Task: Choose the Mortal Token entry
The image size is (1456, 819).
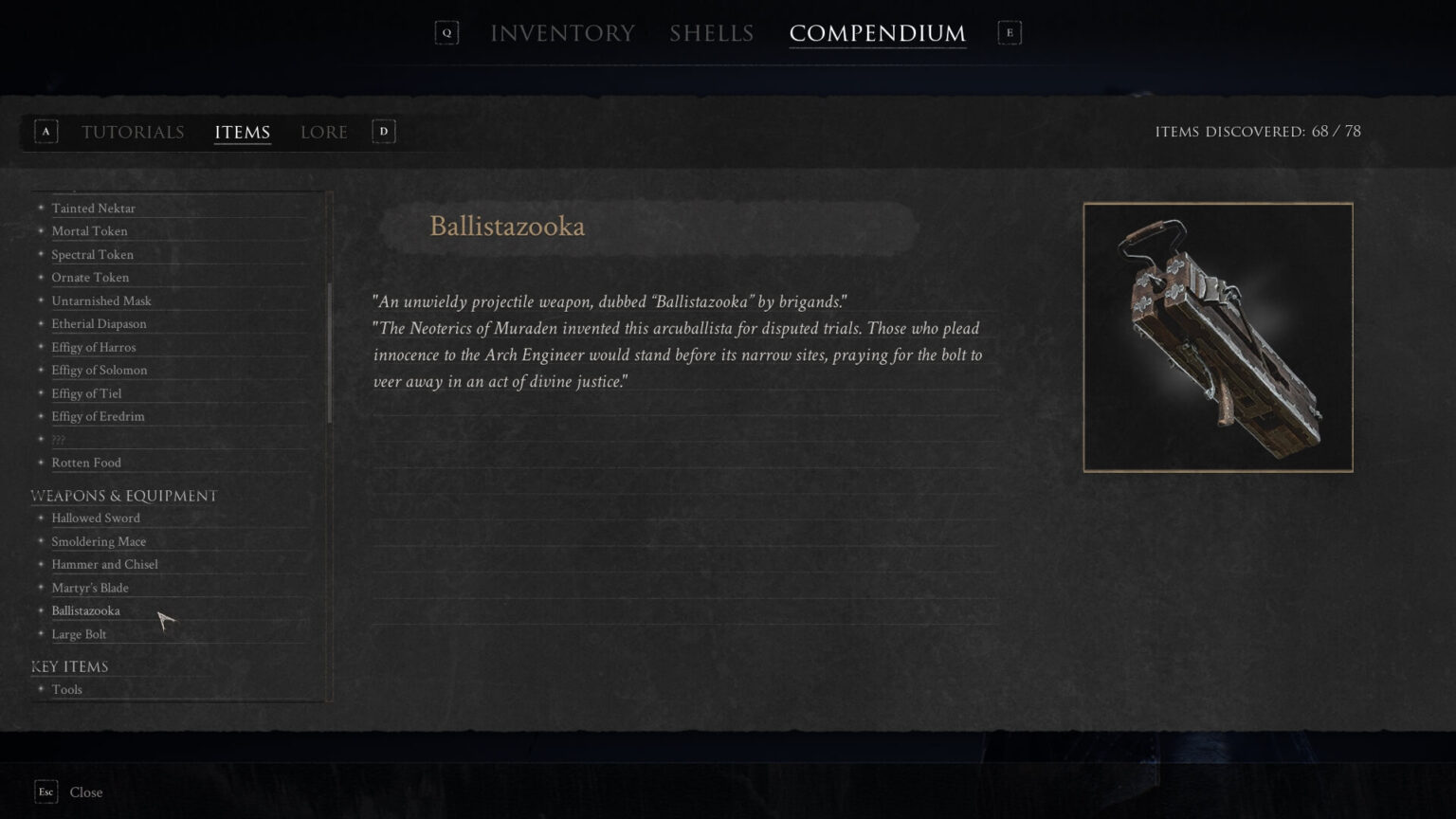Action: point(89,231)
